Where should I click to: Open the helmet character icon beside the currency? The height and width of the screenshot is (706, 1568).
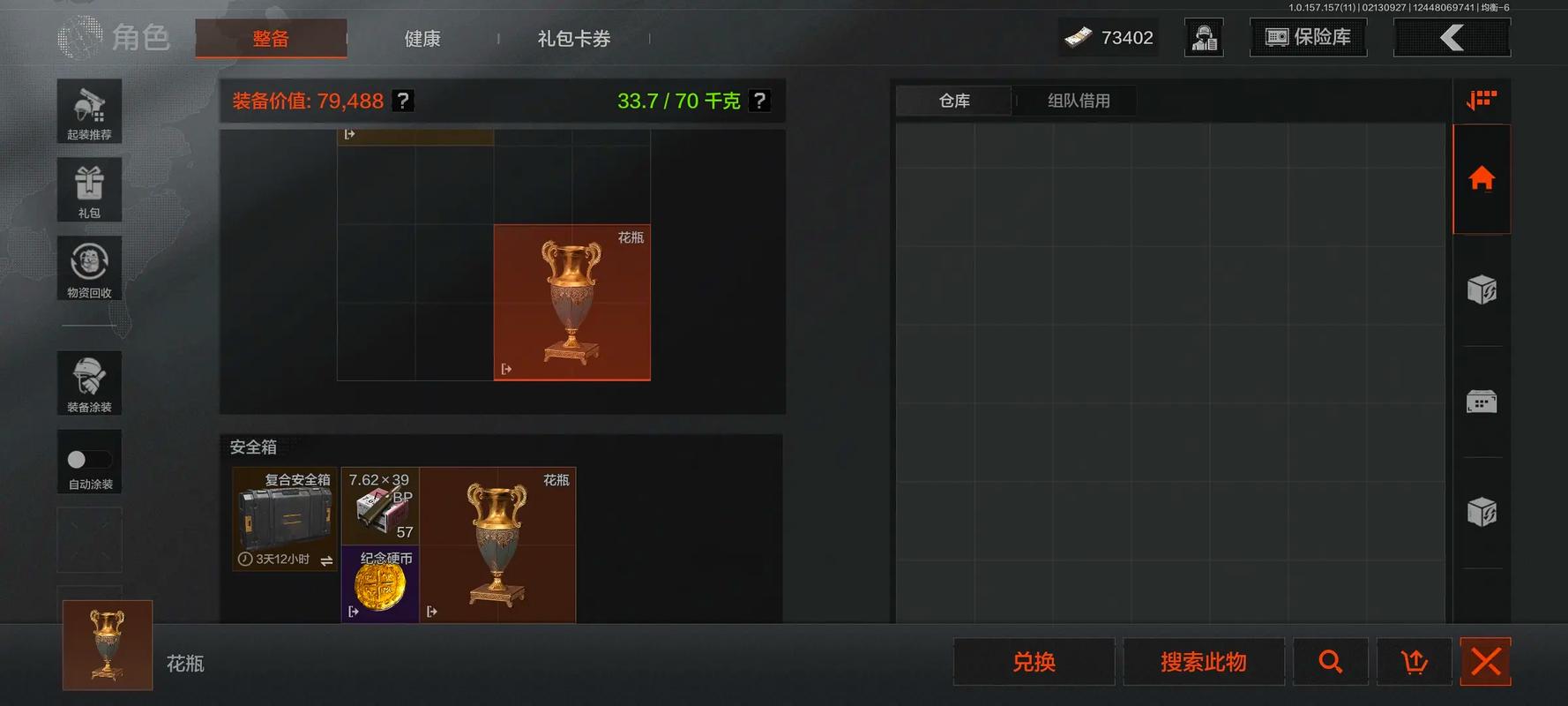pyautogui.click(x=1204, y=37)
